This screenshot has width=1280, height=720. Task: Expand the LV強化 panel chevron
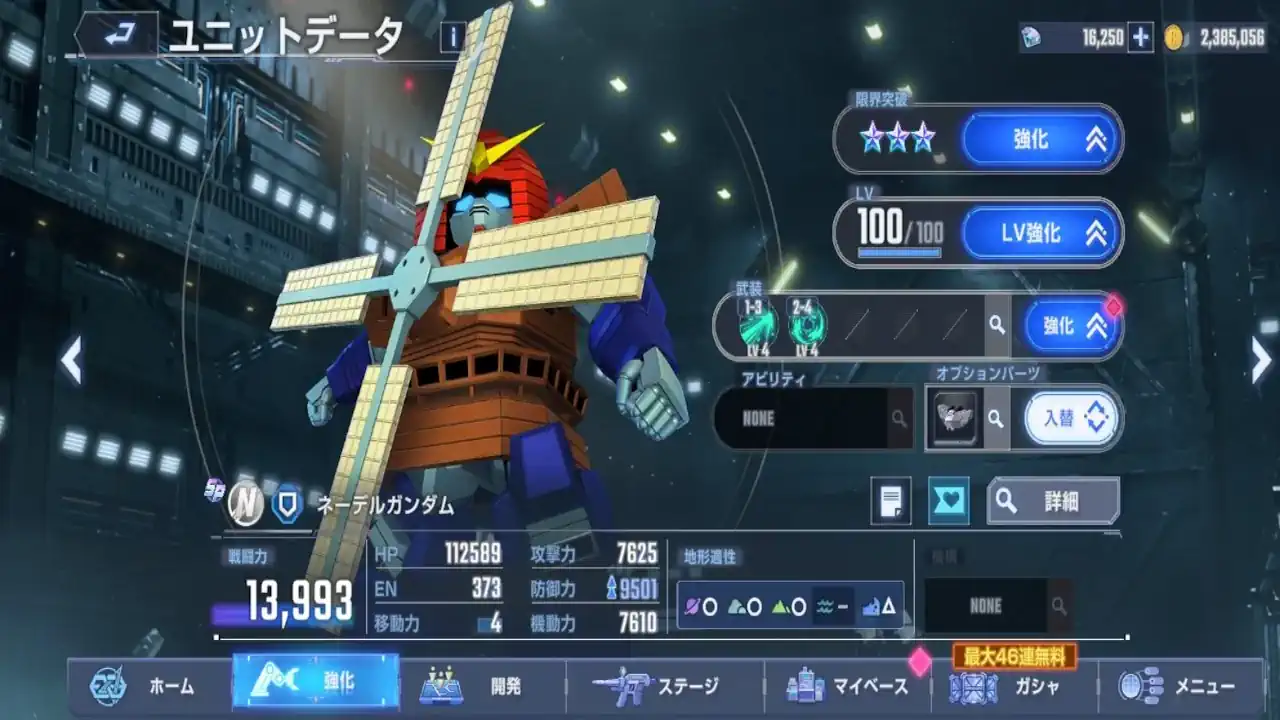pyautogui.click(x=1097, y=232)
